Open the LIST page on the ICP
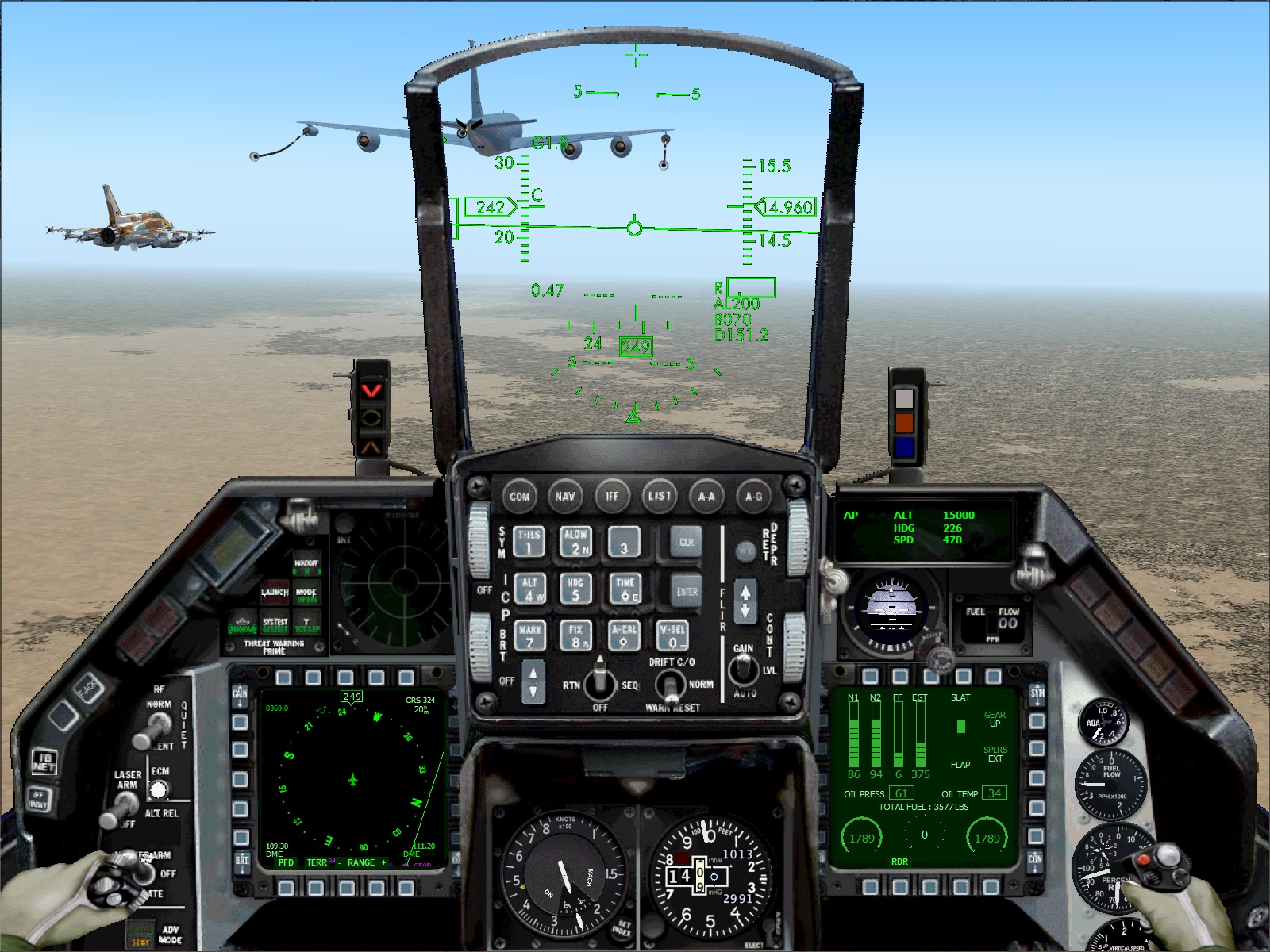 point(660,496)
